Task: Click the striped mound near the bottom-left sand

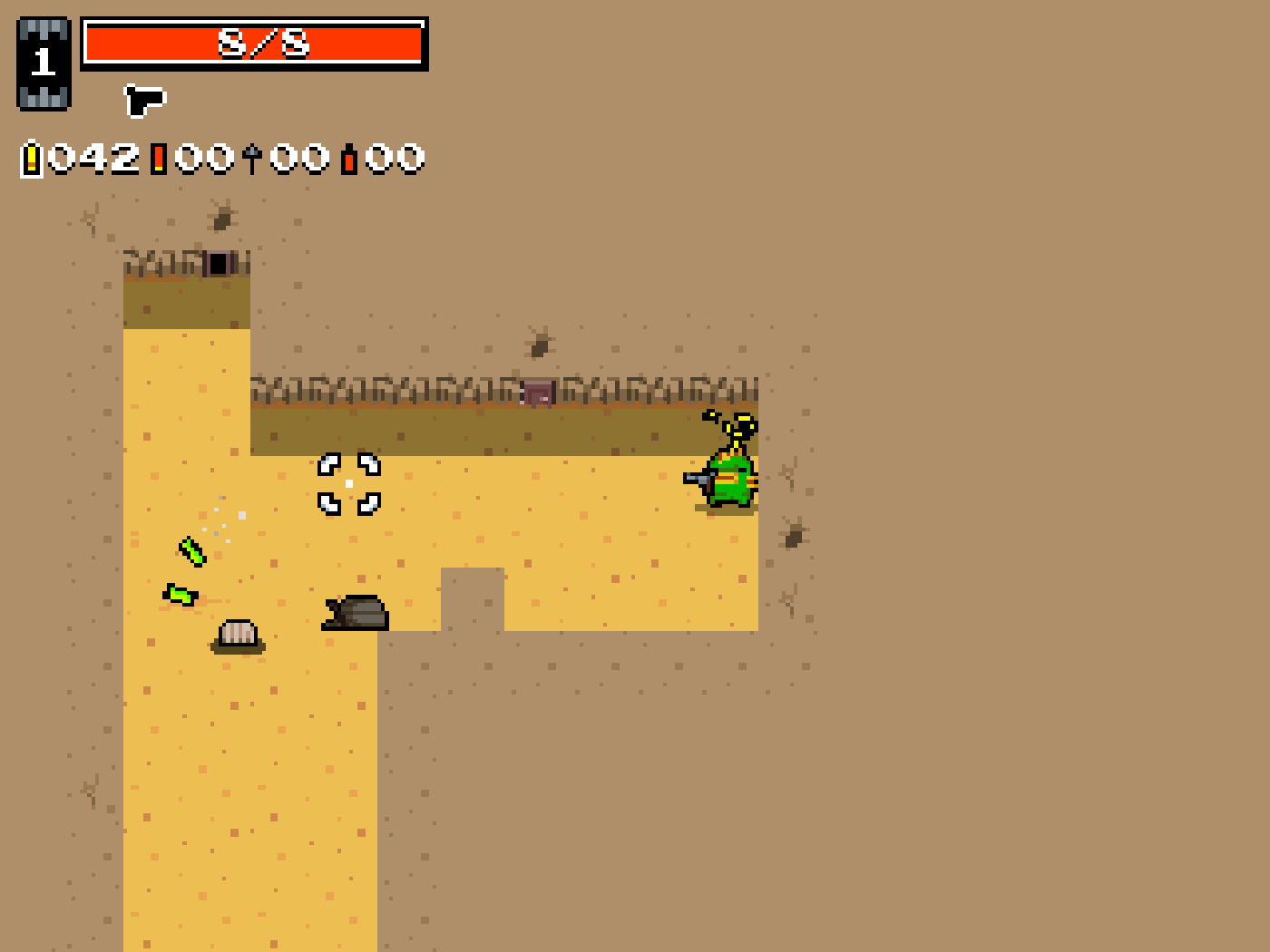Action: click(237, 636)
